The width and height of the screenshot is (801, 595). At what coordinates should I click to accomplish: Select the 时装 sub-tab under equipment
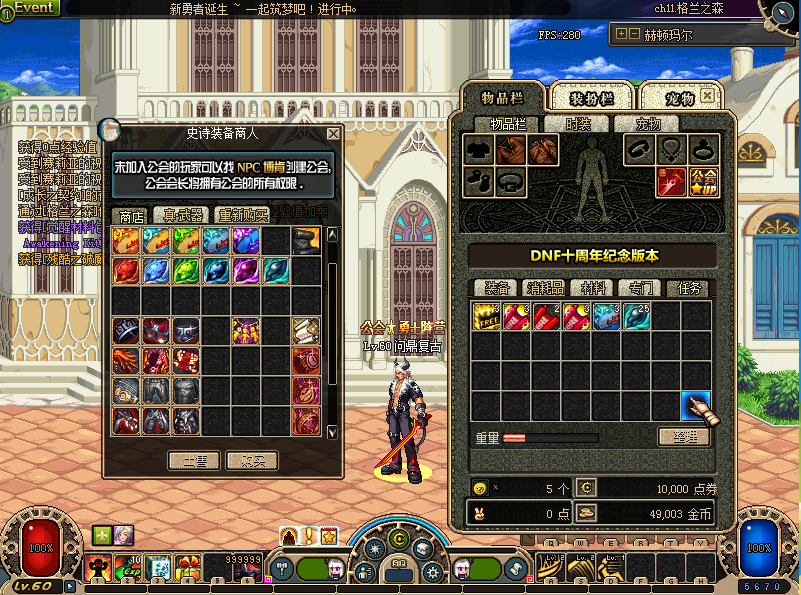coord(578,124)
